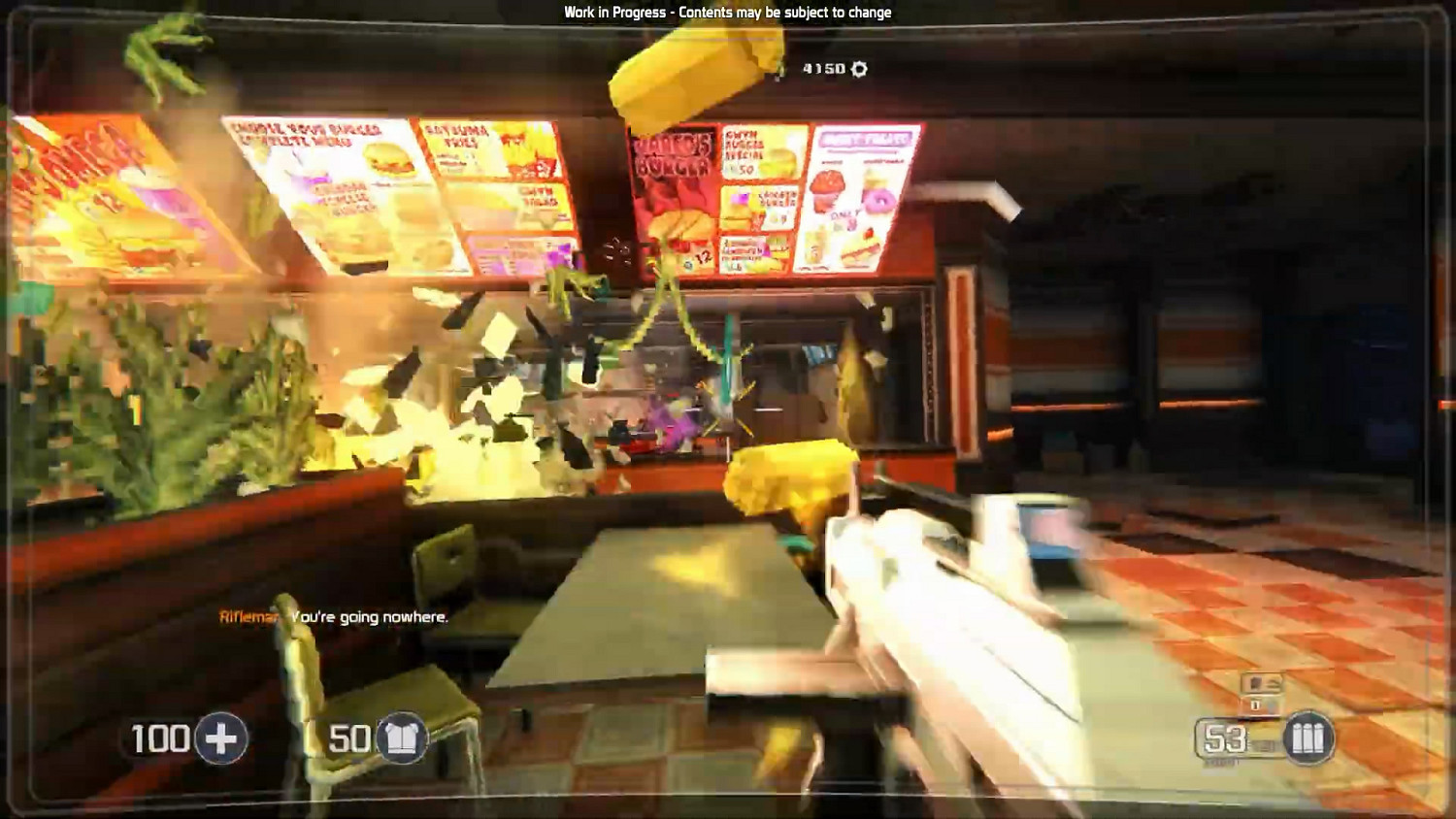Click the Rifleman dialogue subtitle text
The height and width of the screenshot is (819, 1456).
click(x=334, y=617)
